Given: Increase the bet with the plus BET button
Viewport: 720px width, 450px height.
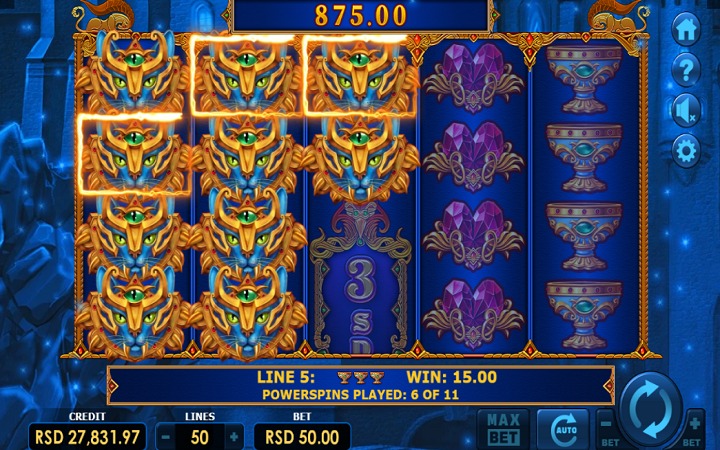Looking at the screenshot, I should pyautogui.click(x=694, y=426).
